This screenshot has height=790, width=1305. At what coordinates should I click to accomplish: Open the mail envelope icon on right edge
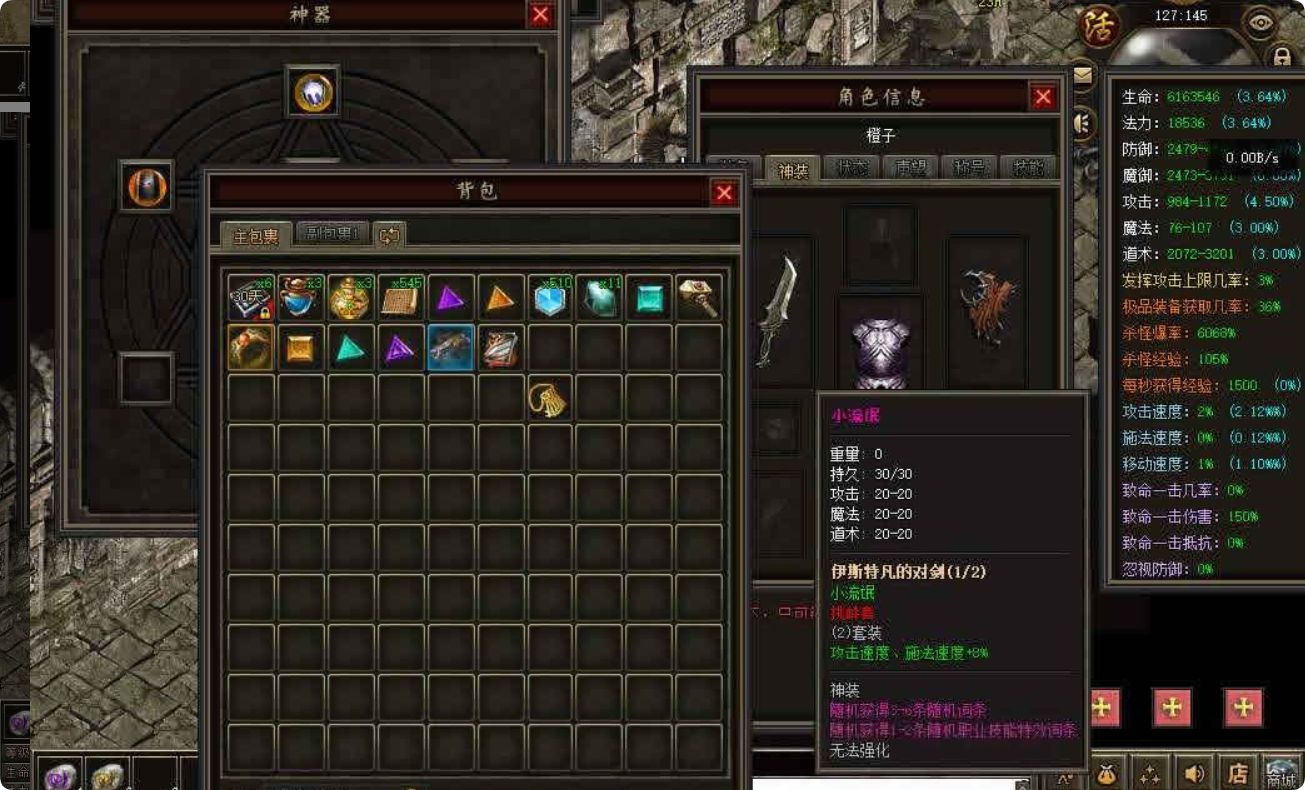[x=1083, y=75]
